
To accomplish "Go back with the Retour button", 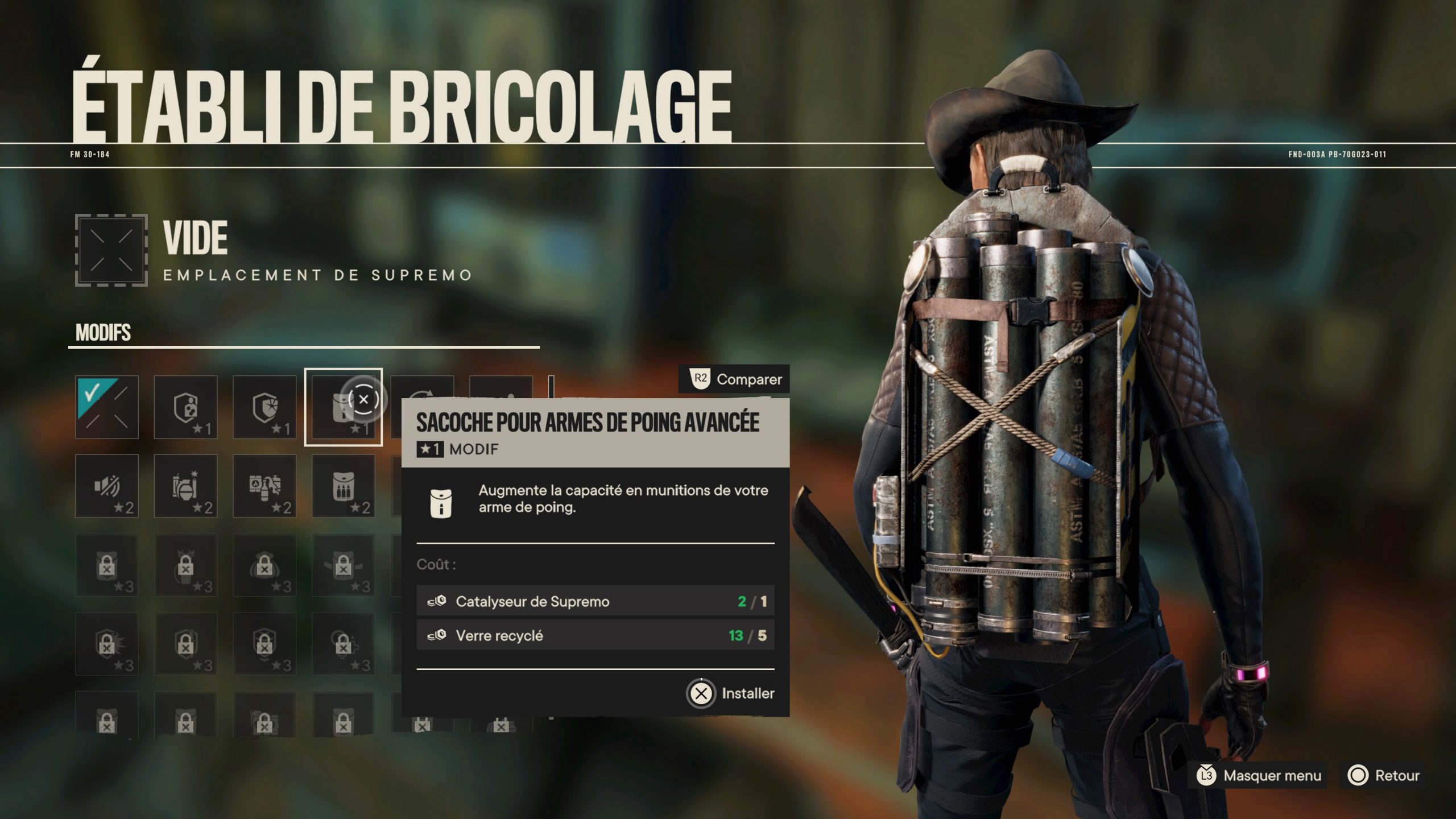I will click(x=1383, y=775).
